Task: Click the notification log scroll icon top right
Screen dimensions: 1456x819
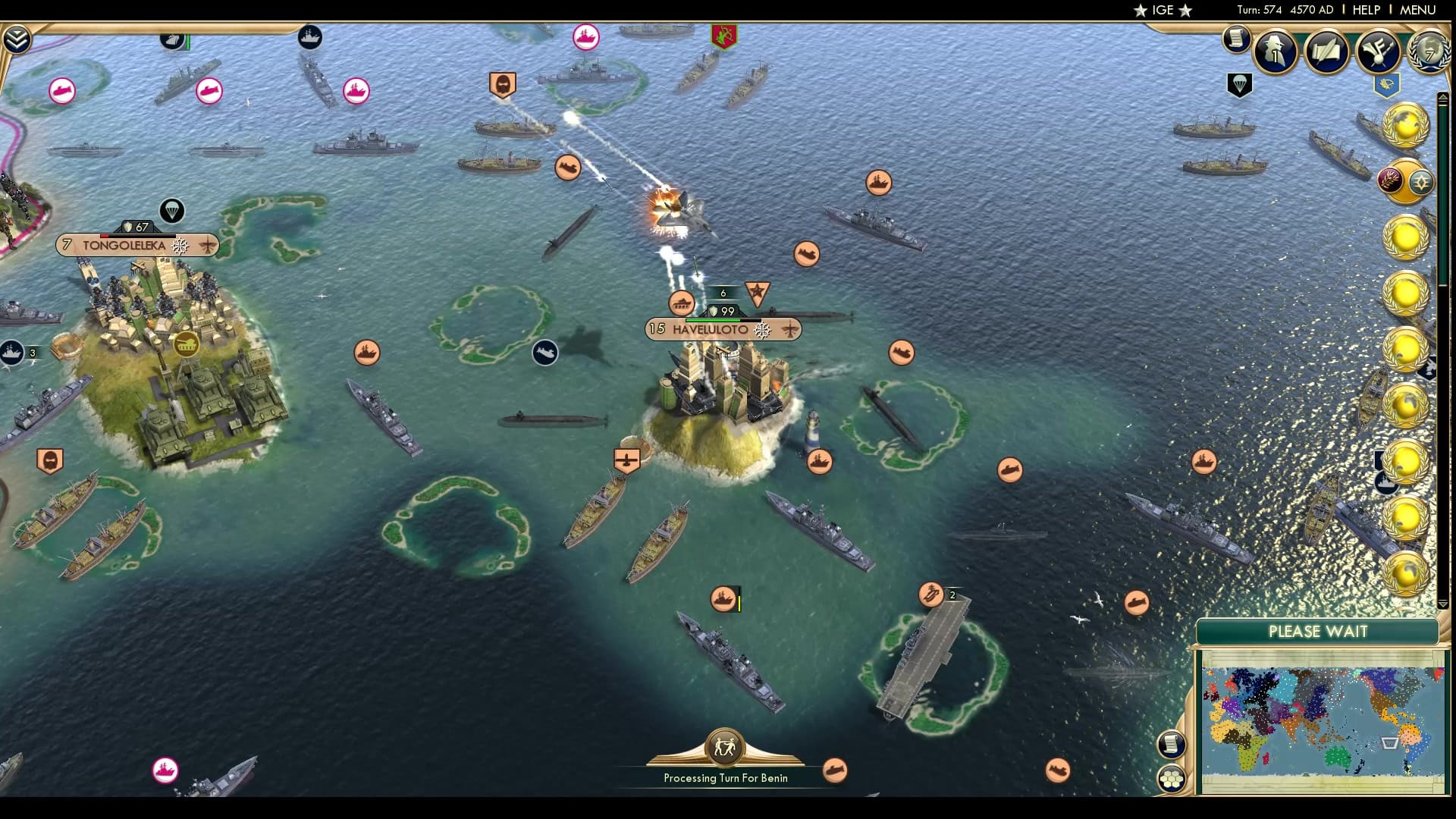Action: [x=1238, y=38]
